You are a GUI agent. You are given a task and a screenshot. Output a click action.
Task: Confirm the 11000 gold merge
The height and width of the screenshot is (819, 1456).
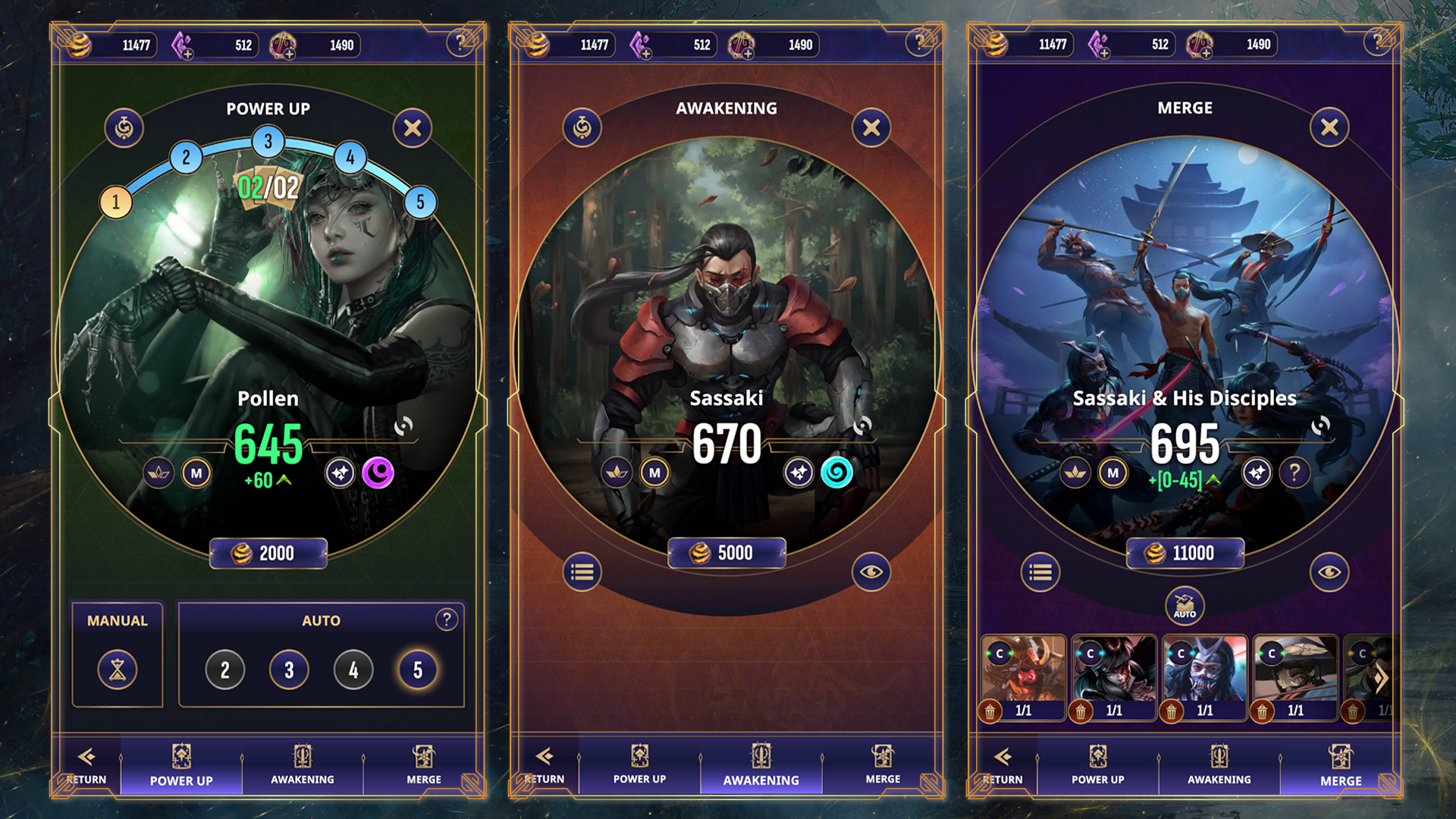1185,554
